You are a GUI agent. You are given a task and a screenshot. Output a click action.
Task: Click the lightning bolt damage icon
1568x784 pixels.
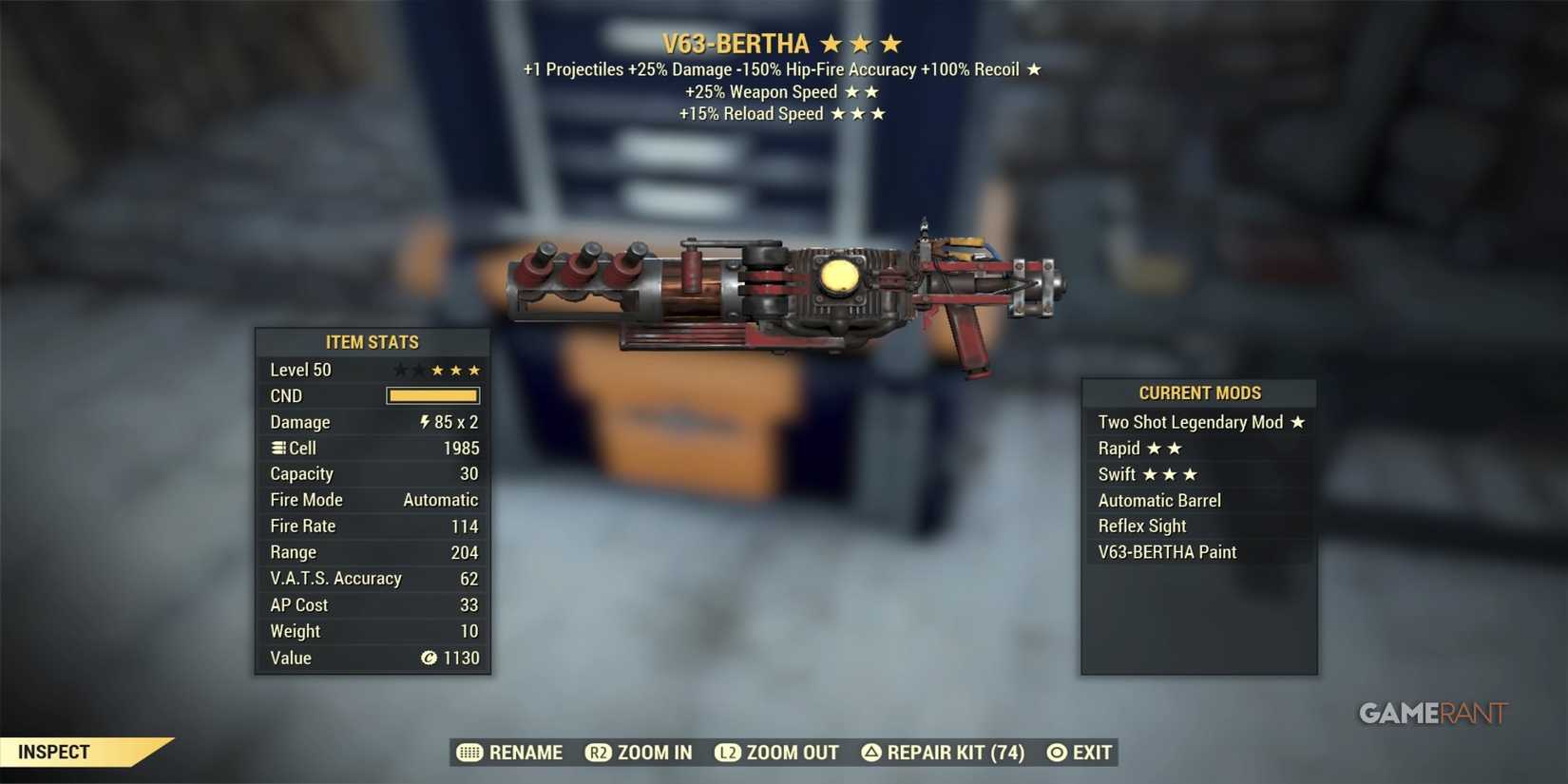[426, 422]
